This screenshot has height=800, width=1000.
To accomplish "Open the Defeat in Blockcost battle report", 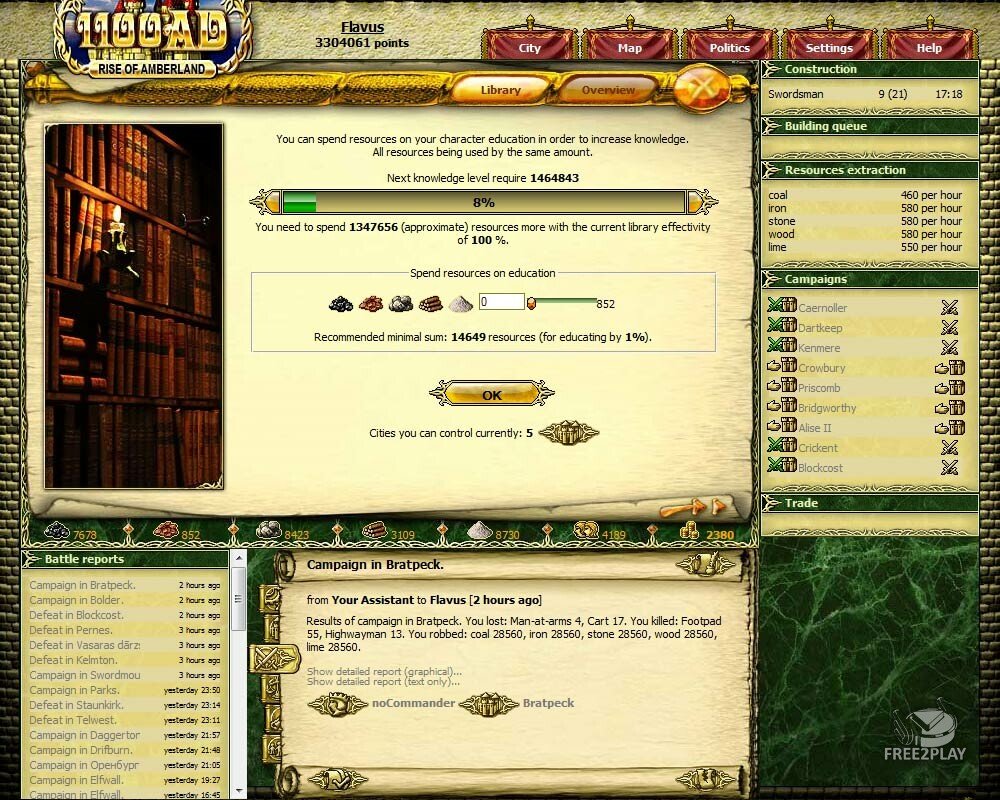I will [x=76, y=615].
